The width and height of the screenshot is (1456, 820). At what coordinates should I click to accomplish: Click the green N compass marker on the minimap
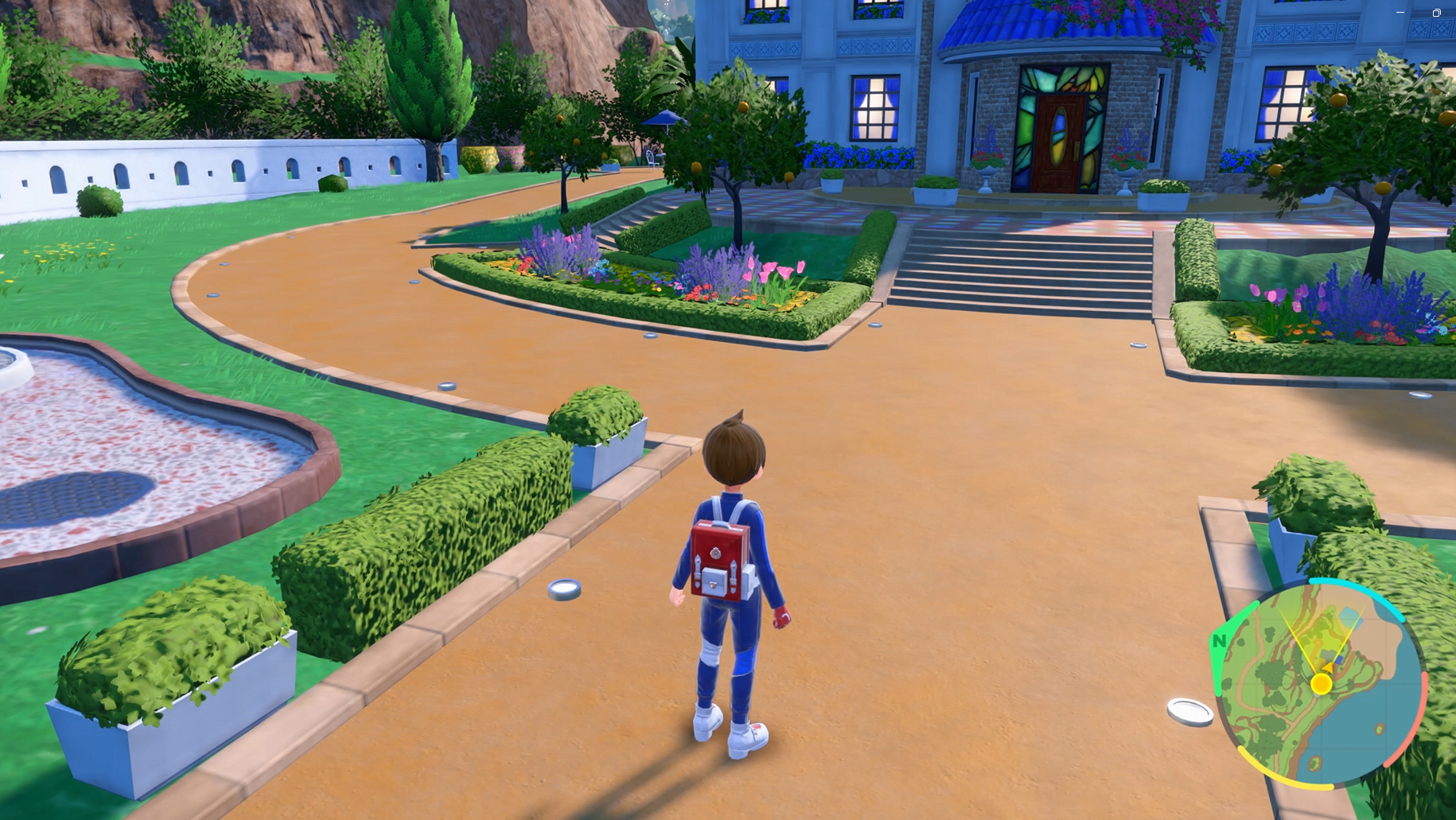click(1220, 641)
